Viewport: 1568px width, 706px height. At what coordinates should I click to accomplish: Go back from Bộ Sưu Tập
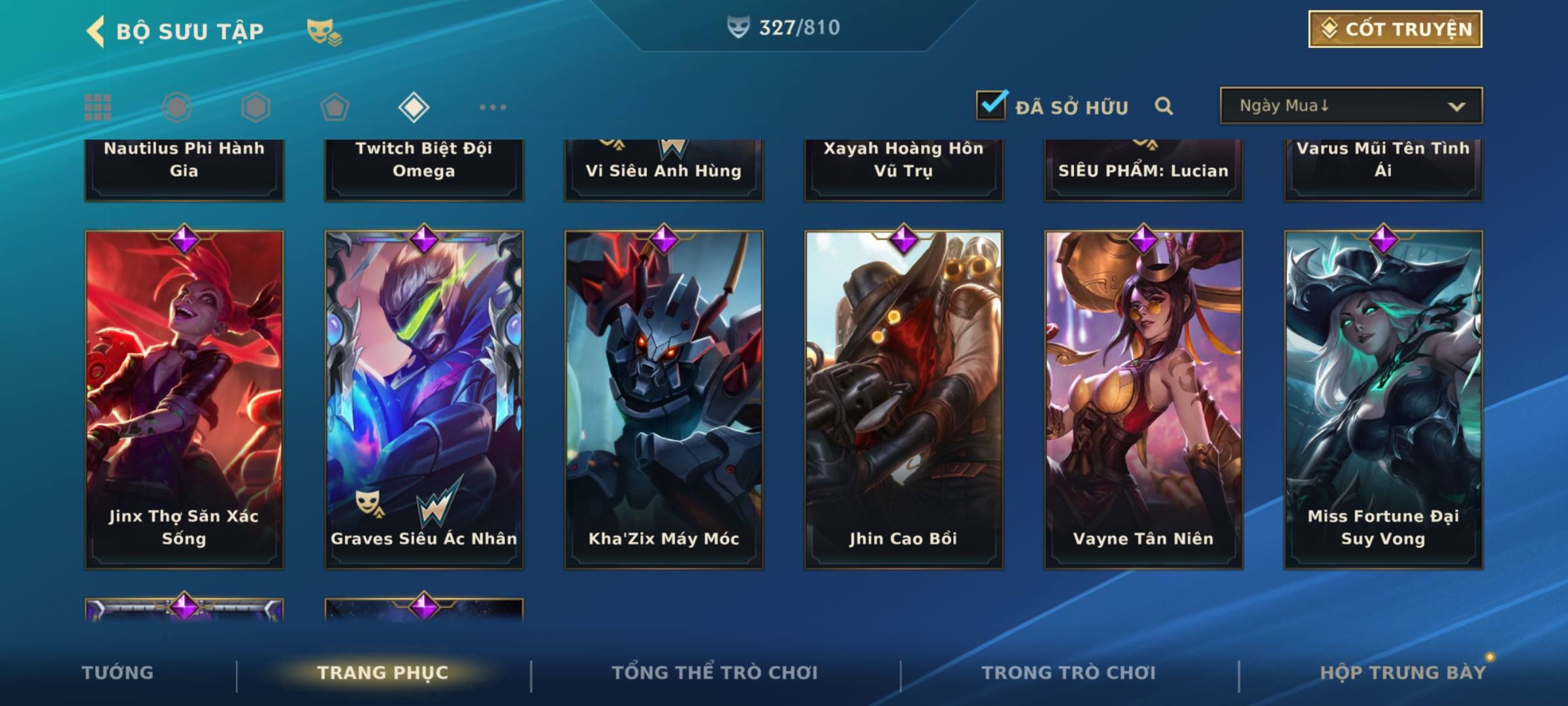point(96,31)
